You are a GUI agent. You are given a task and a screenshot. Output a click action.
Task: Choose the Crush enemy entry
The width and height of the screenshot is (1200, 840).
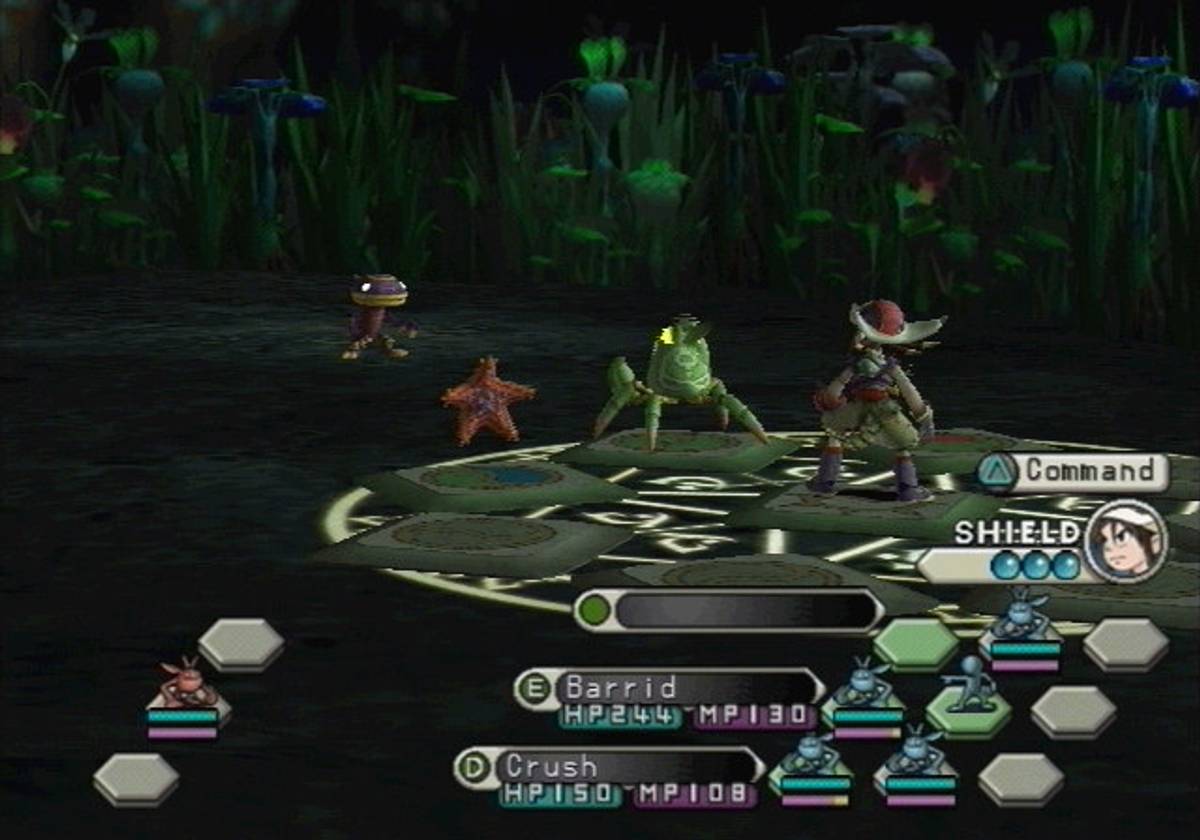[610, 767]
